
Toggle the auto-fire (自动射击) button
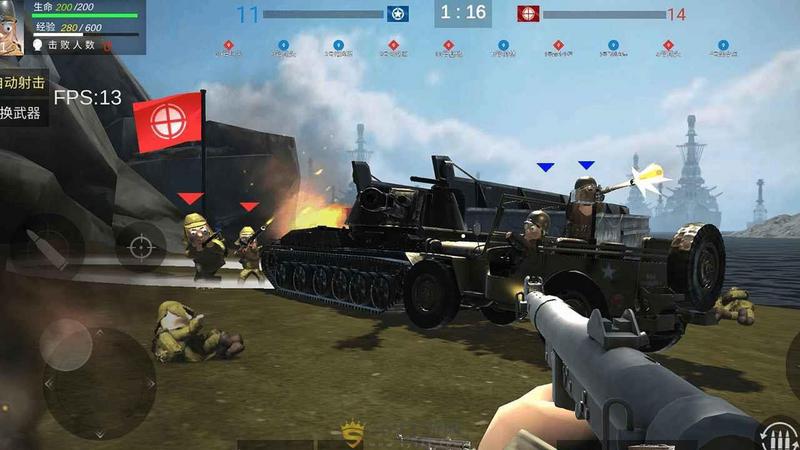coord(20,82)
